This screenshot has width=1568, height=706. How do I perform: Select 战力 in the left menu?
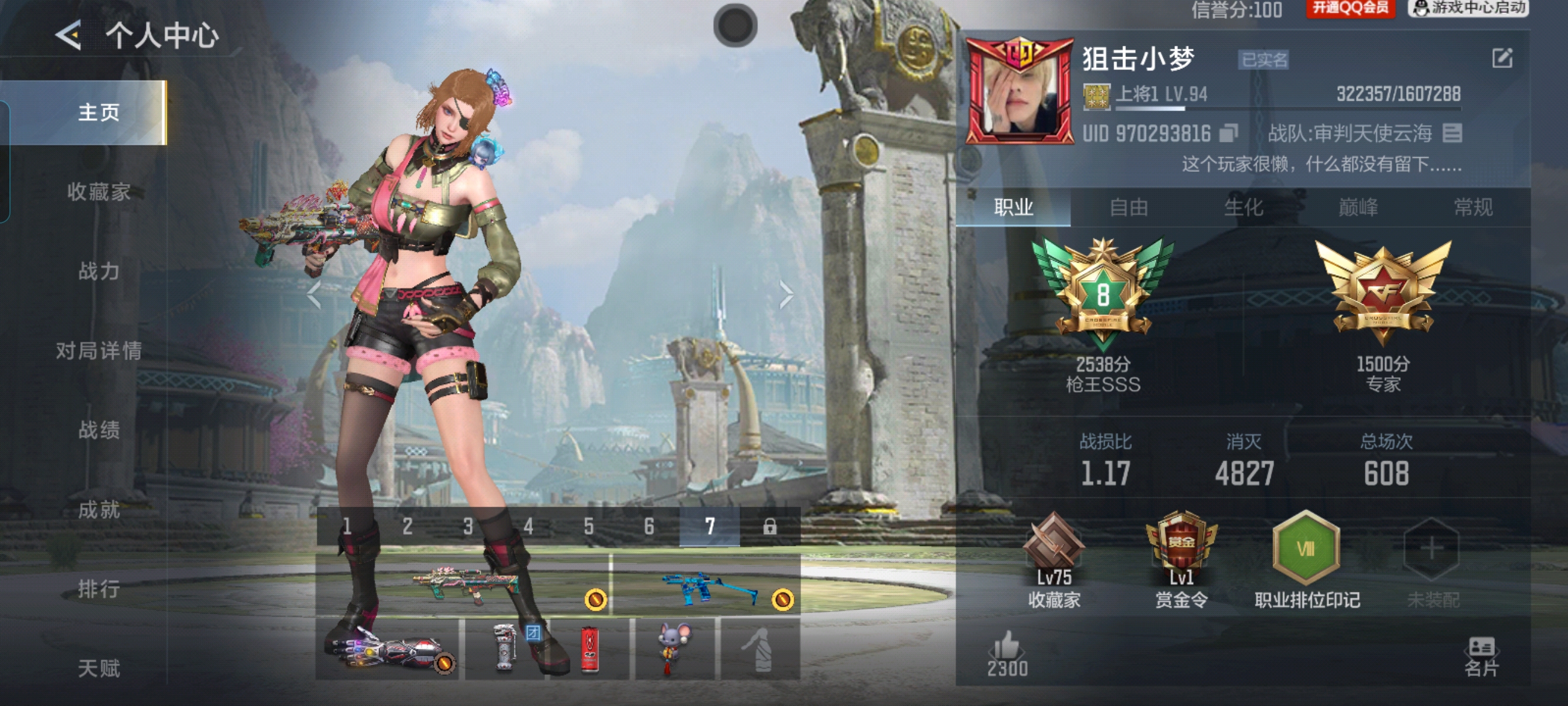pyautogui.click(x=99, y=271)
